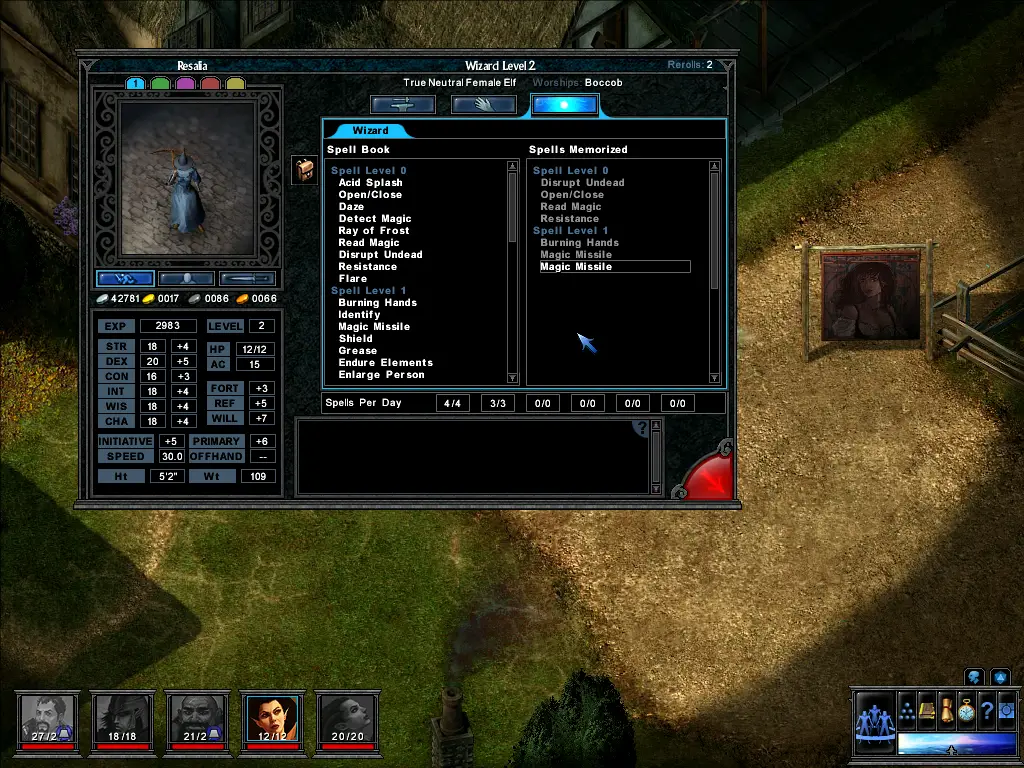Image resolution: width=1024 pixels, height=768 pixels.
Task: Open the inventory backpack icon
Action: coord(305,170)
